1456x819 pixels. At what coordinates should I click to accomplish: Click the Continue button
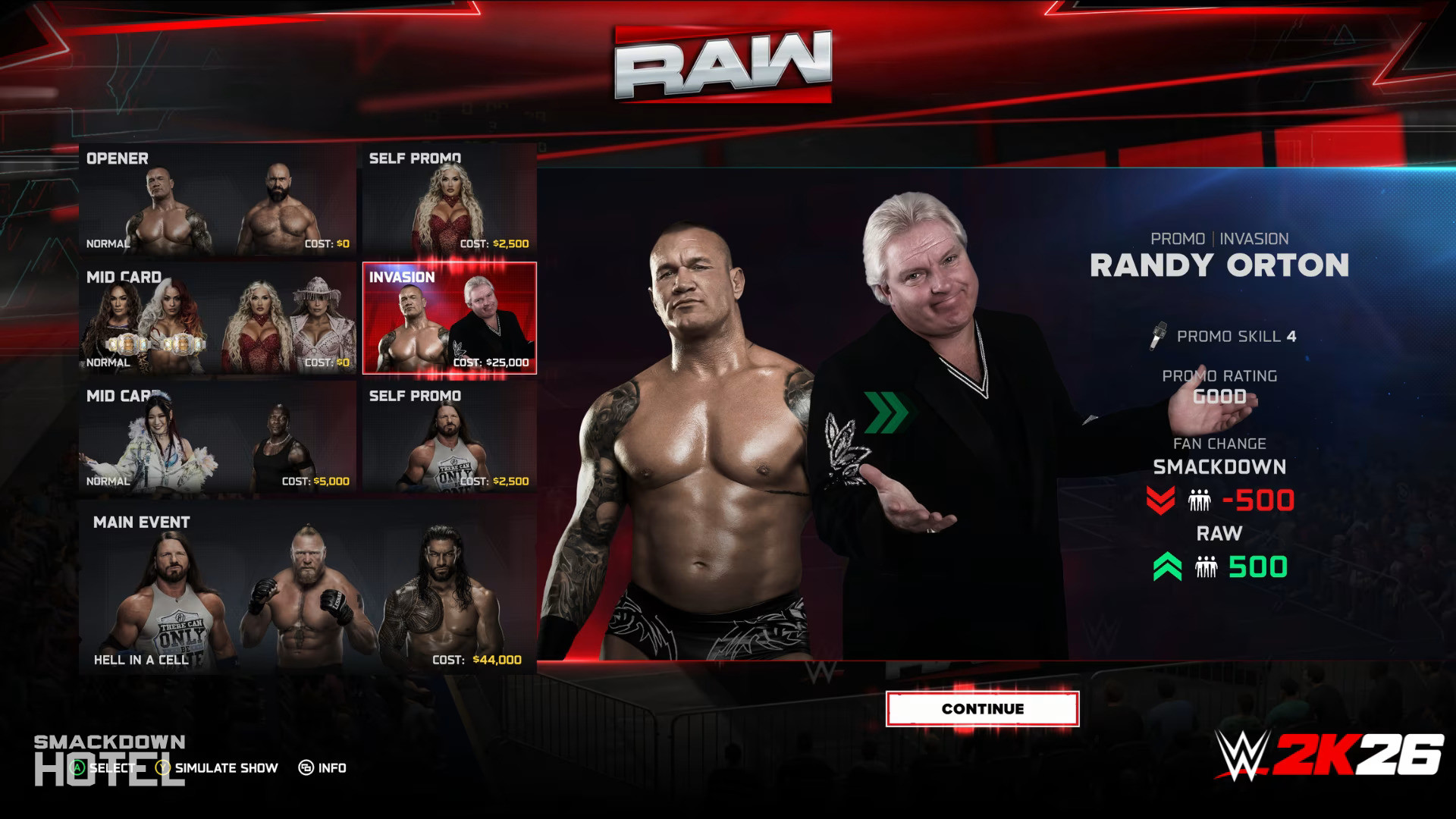click(982, 709)
